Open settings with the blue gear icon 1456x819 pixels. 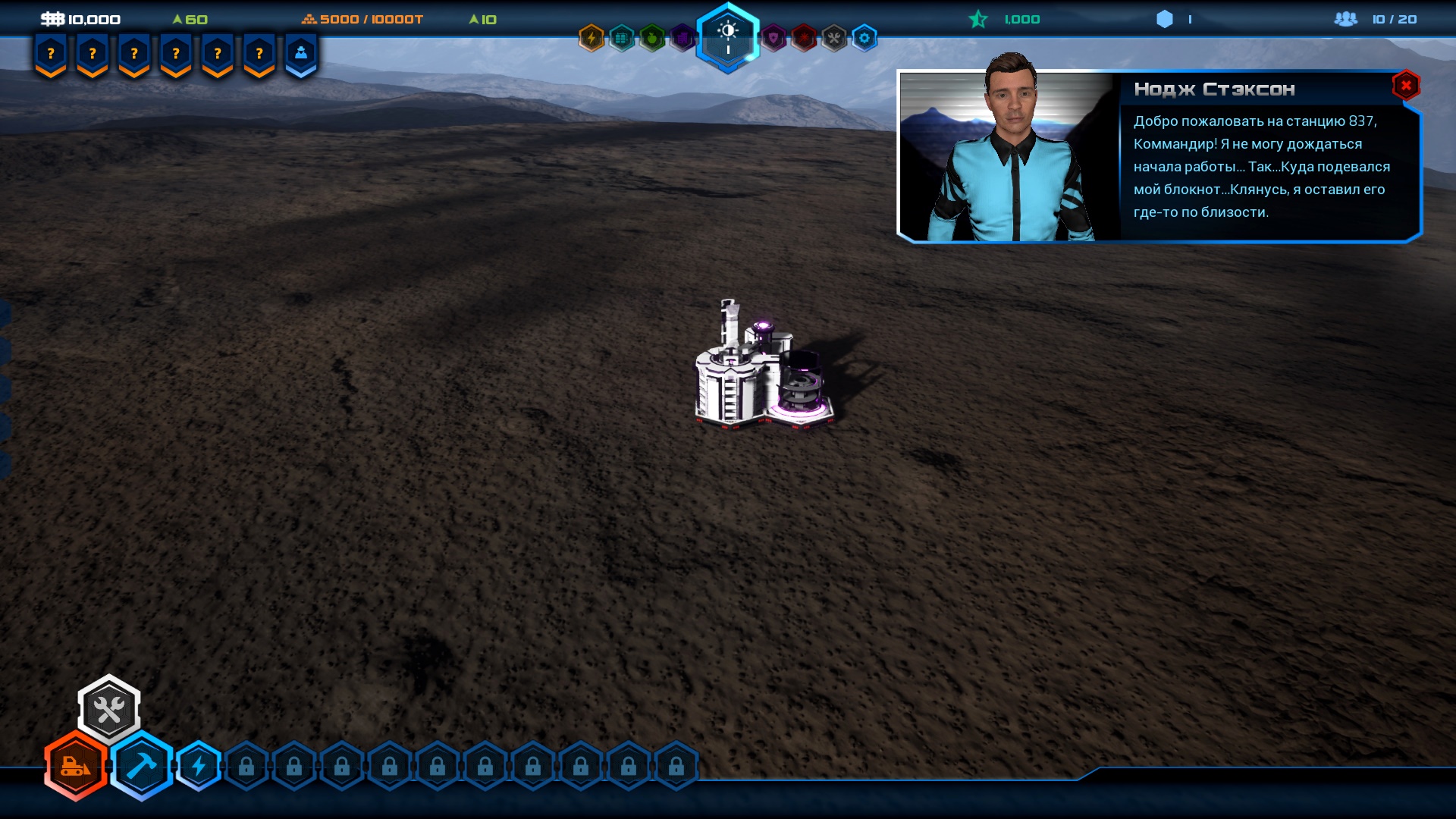864,38
